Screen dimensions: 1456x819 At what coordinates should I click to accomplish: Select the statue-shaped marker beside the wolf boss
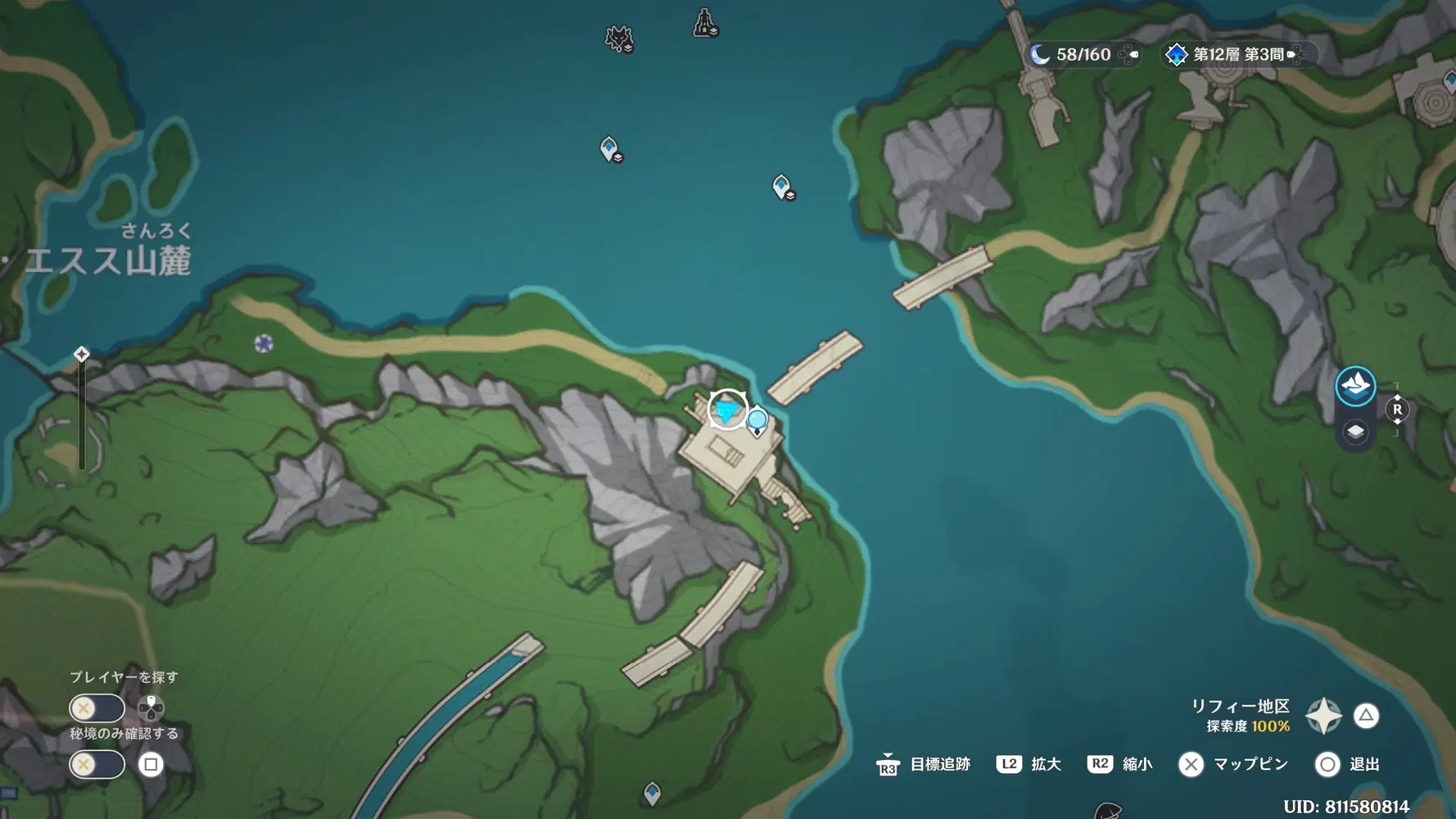pyautogui.click(x=705, y=23)
